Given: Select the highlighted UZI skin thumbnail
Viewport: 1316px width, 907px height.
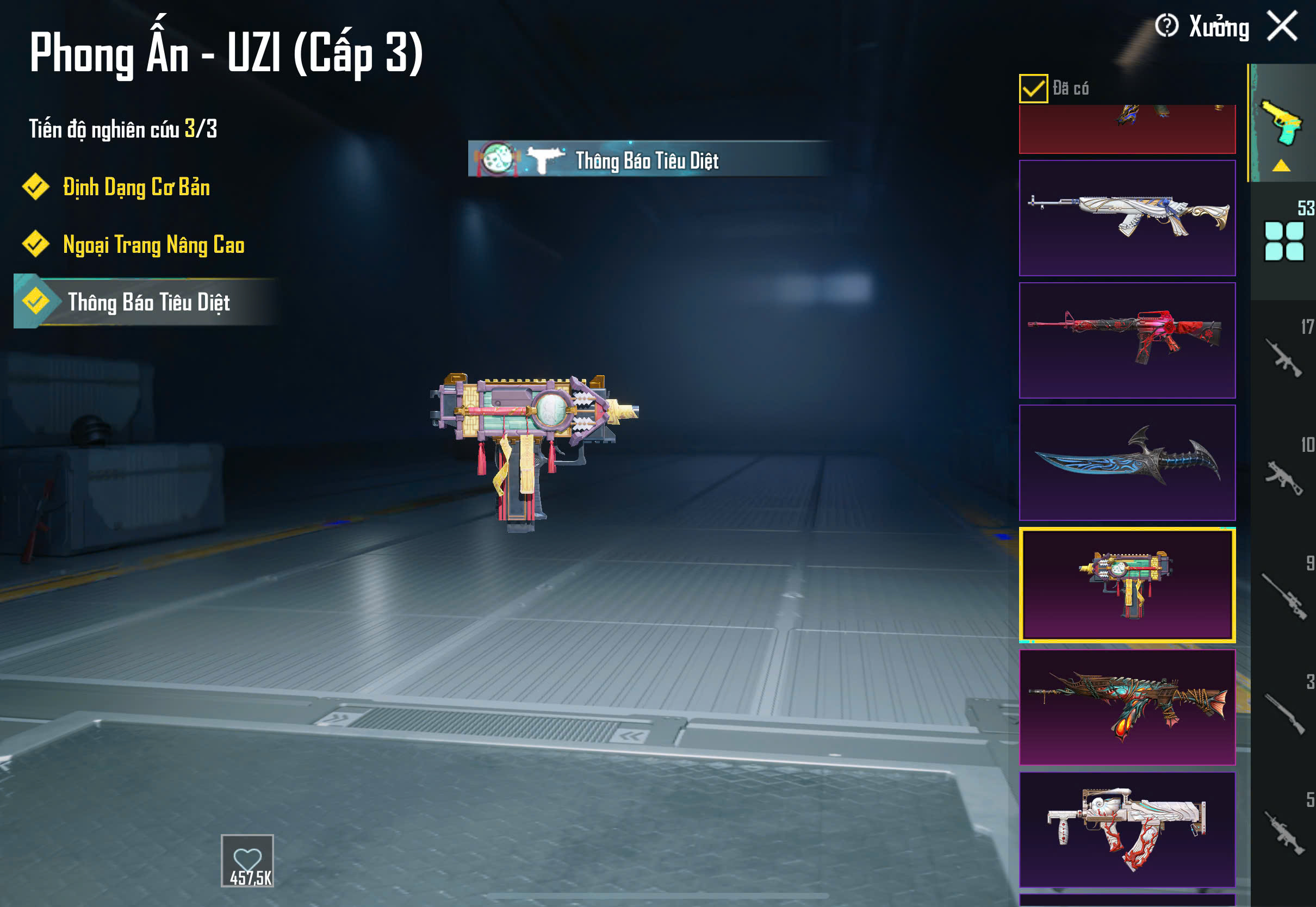Looking at the screenshot, I should (1127, 585).
